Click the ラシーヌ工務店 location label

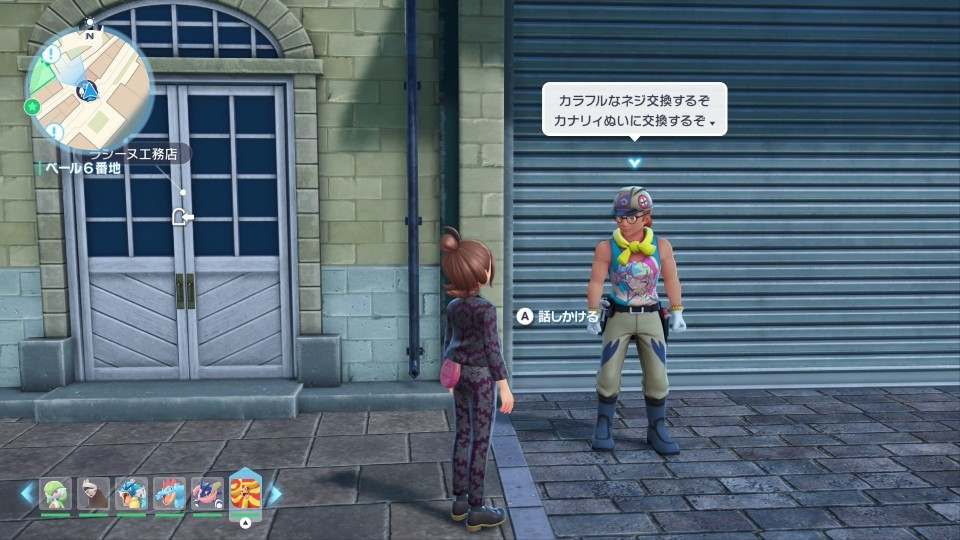point(134,153)
